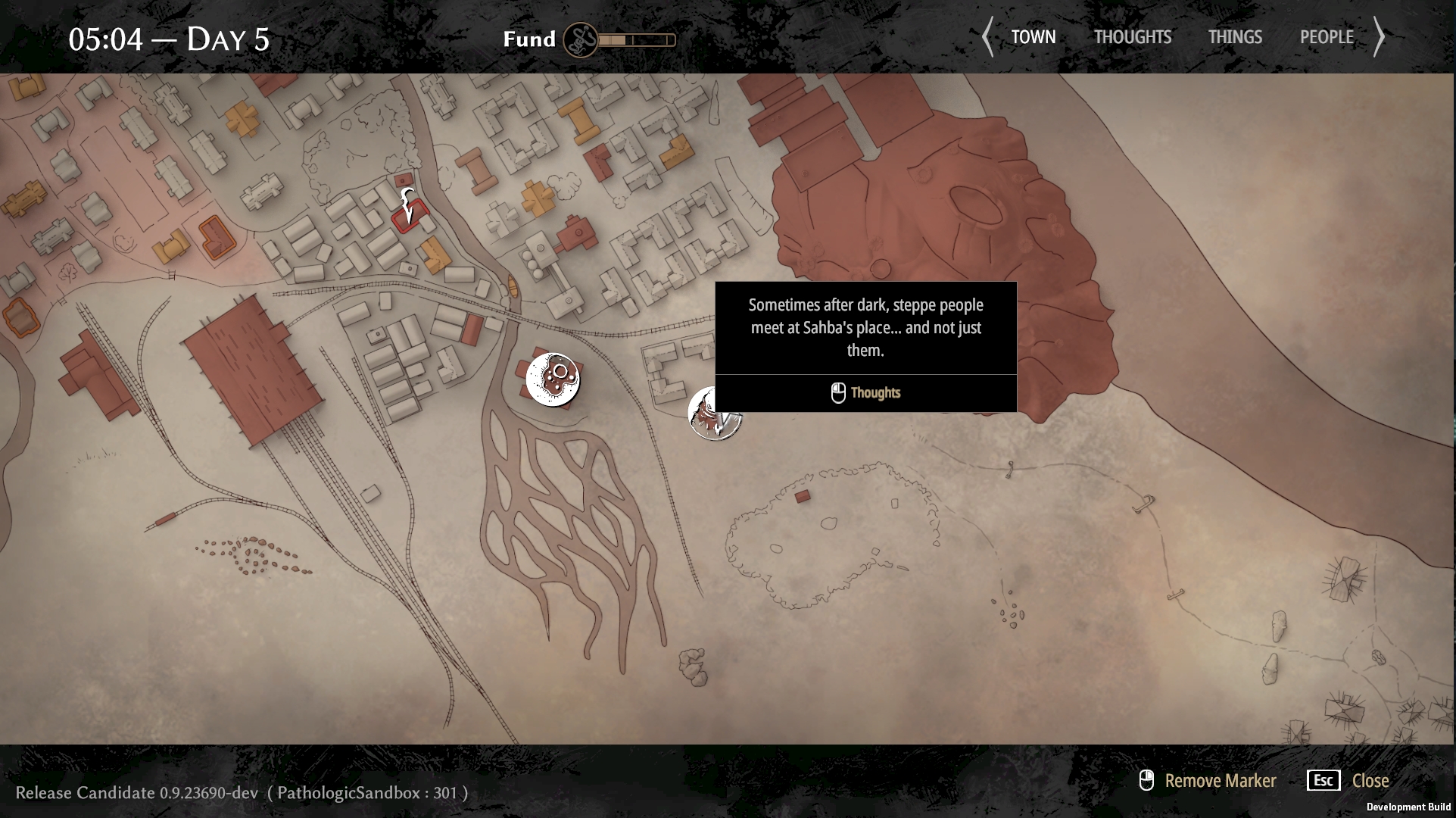Show the People tab
The height and width of the screenshot is (818, 1456).
pyautogui.click(x=1326, y=37)
